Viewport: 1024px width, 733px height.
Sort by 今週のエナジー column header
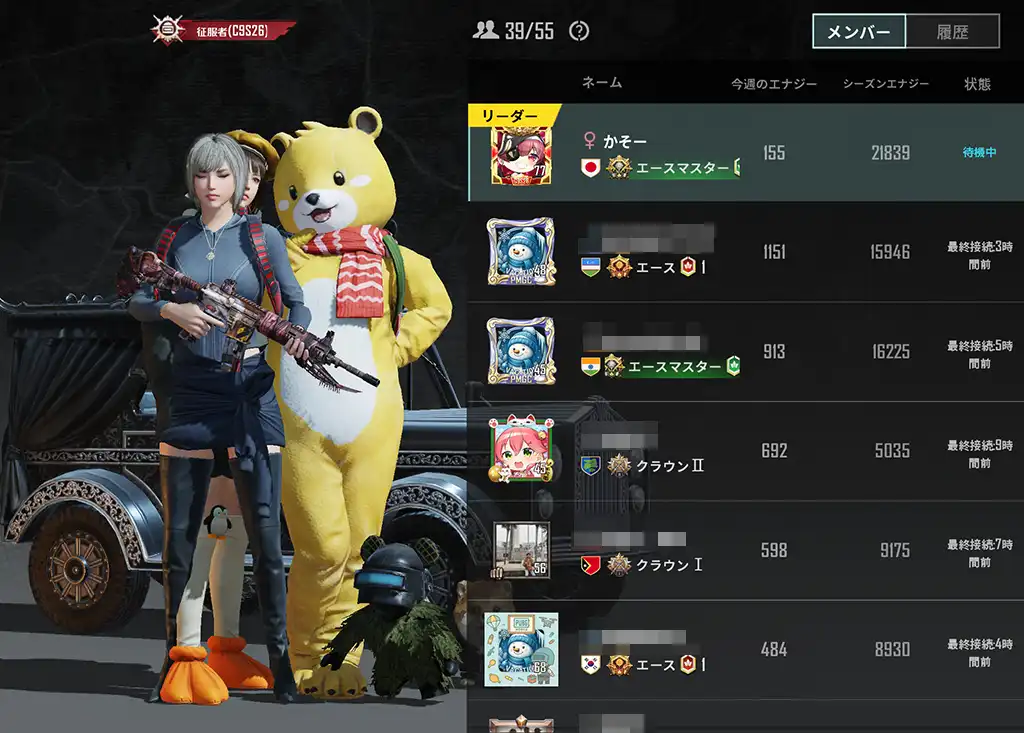click(x=774, y=84)
